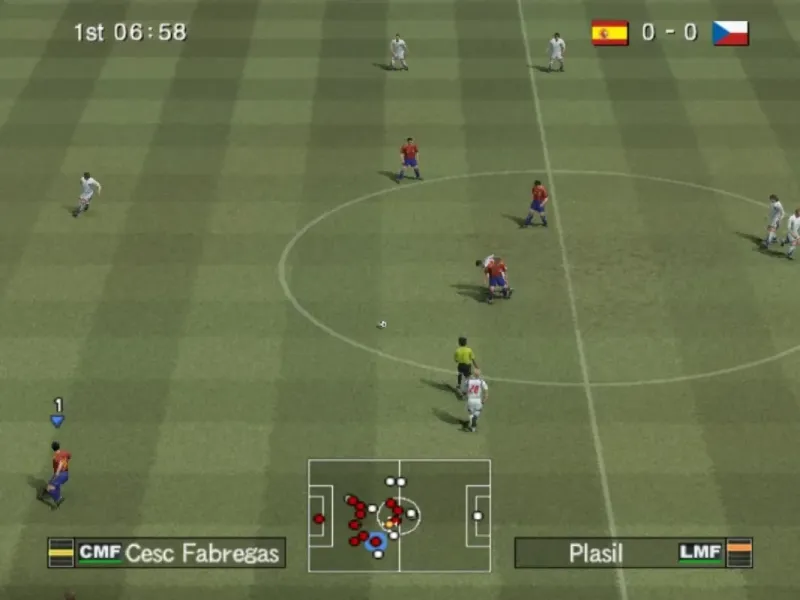Click the Czech Republic flag icon
This screenshot has height=600, width=800.
point(730,33)
